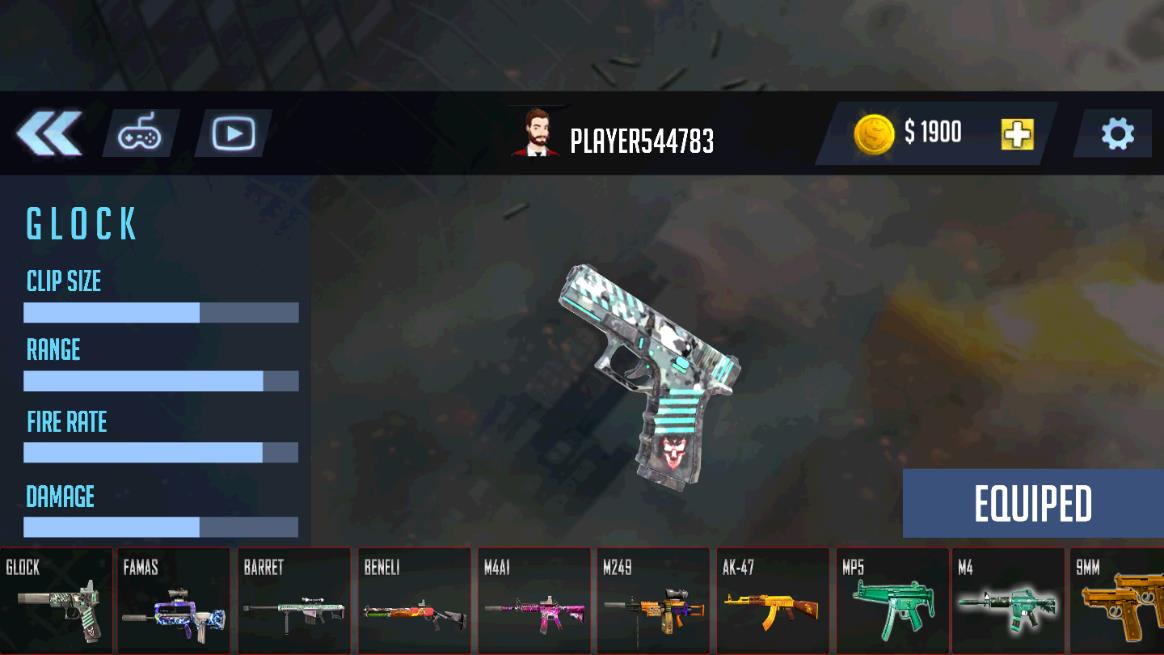Add more coins with the plus button
1164x655 pixels.
(x=1017, y=134)
